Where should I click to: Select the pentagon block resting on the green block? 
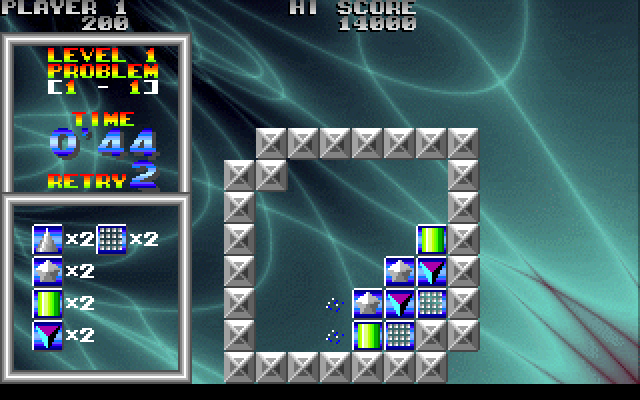(368, 304)
